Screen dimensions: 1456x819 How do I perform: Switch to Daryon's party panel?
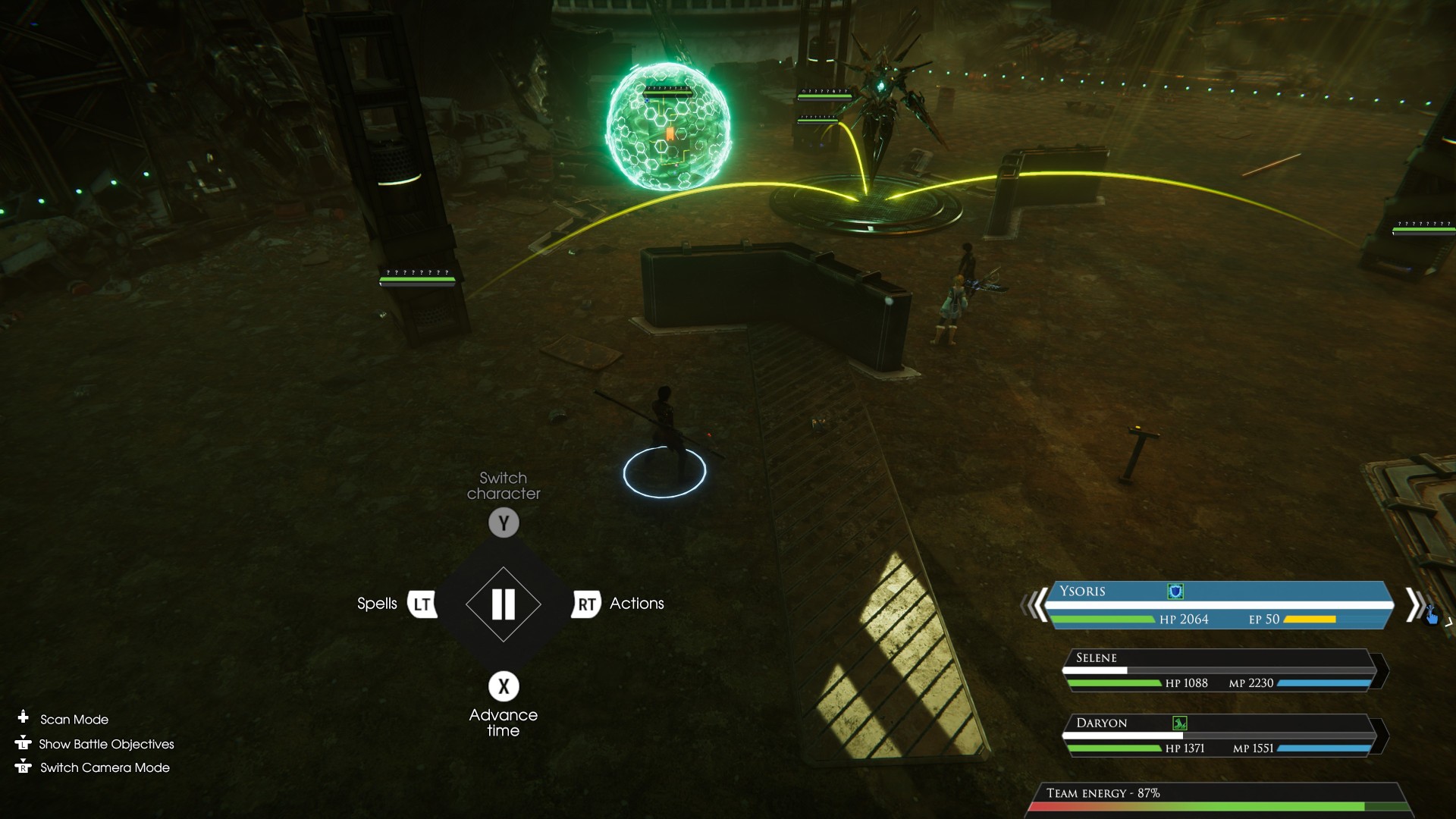coord(1219,735)
